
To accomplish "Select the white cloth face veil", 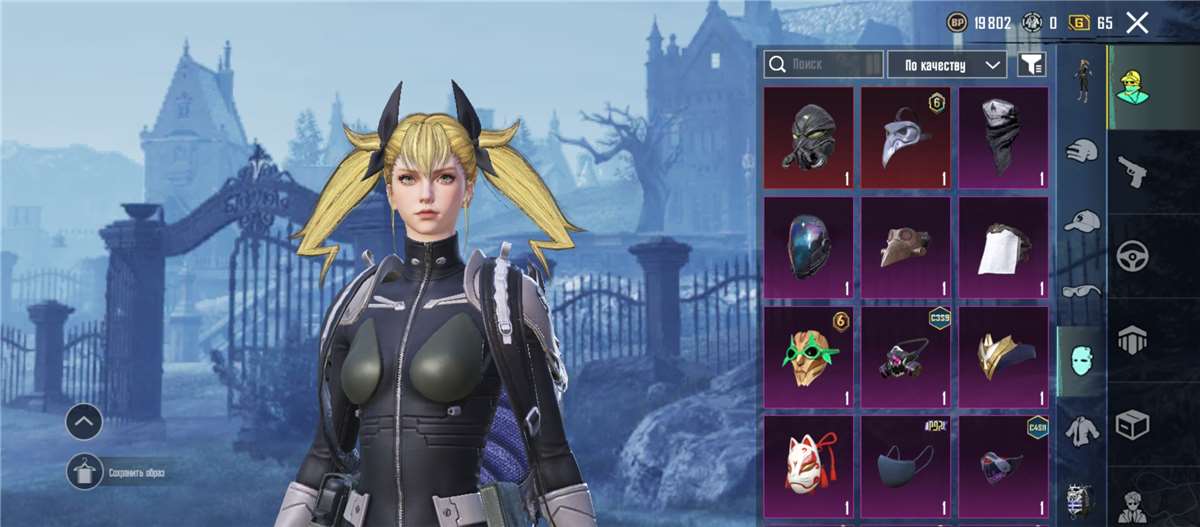I will [1003, 247].
